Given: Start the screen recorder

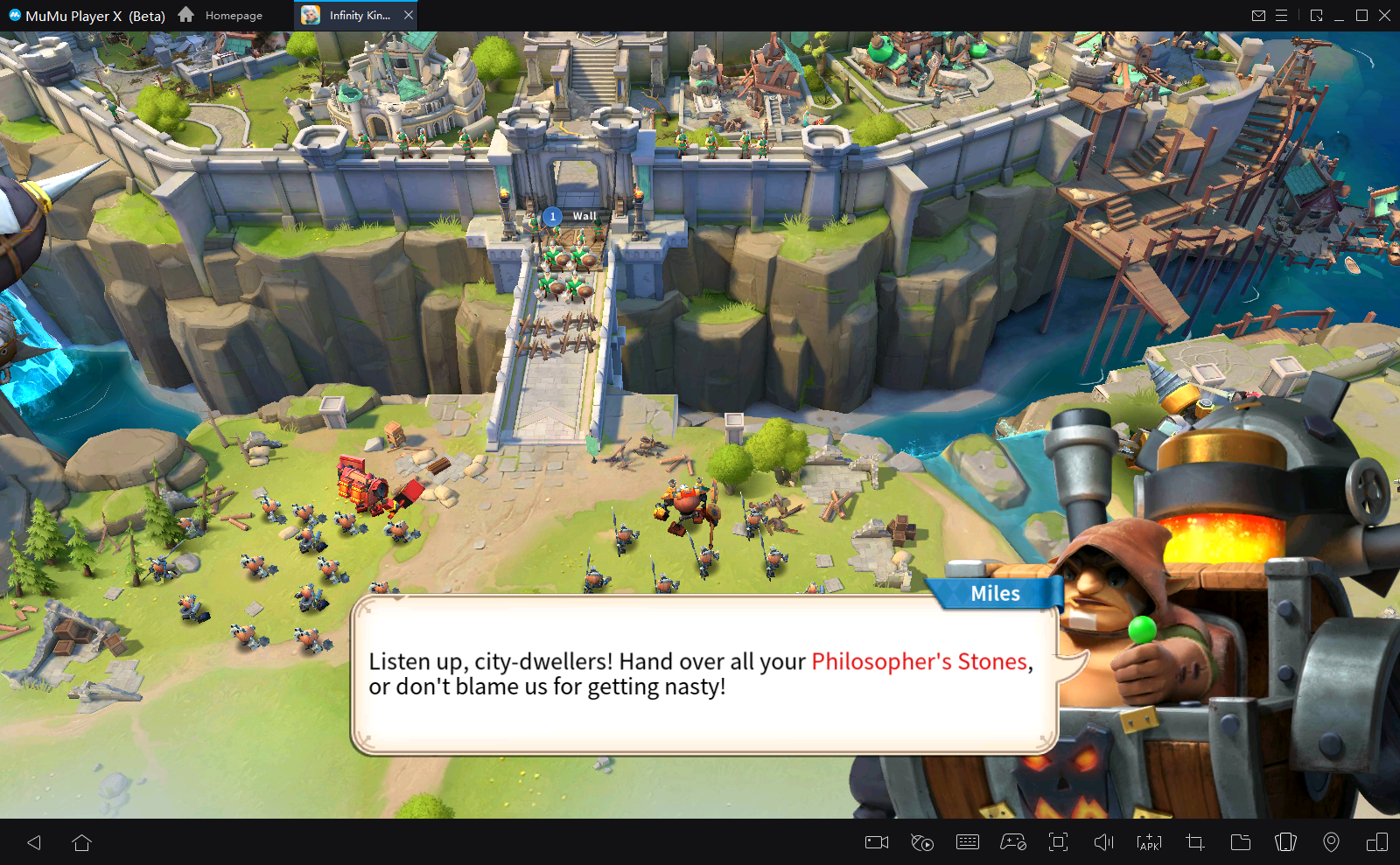Looking at the screenshot, I should [x=876, y=842].
